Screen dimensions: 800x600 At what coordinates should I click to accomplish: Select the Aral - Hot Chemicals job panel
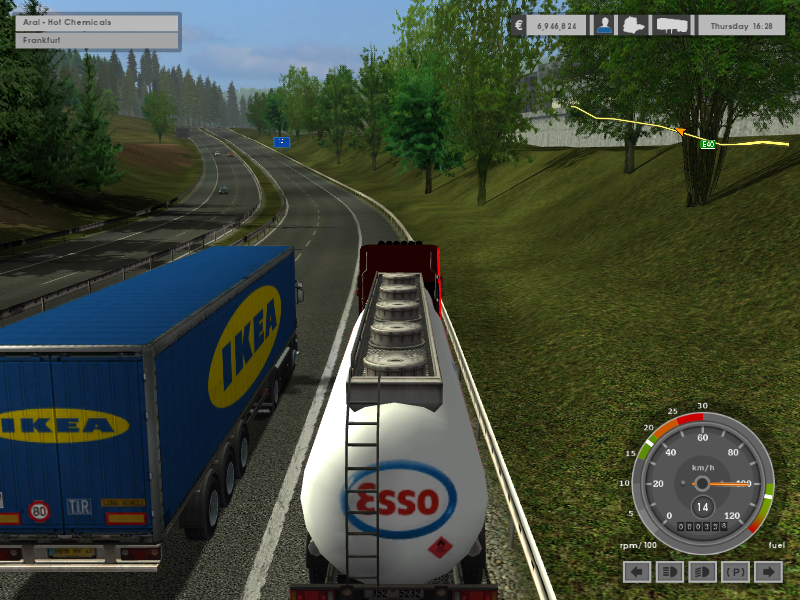tap(97, 22)
